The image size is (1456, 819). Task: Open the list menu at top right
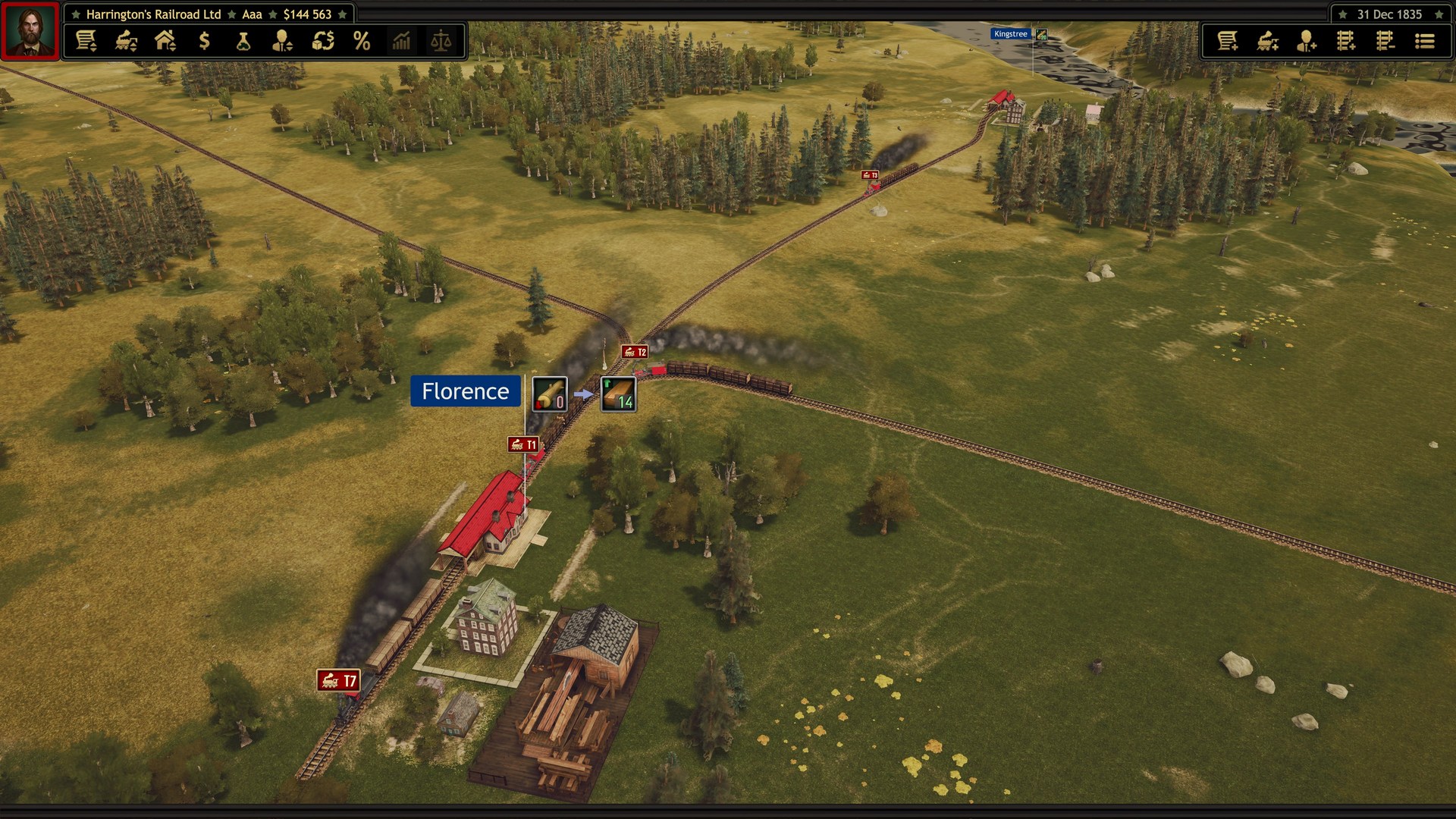click(1424, 42)
